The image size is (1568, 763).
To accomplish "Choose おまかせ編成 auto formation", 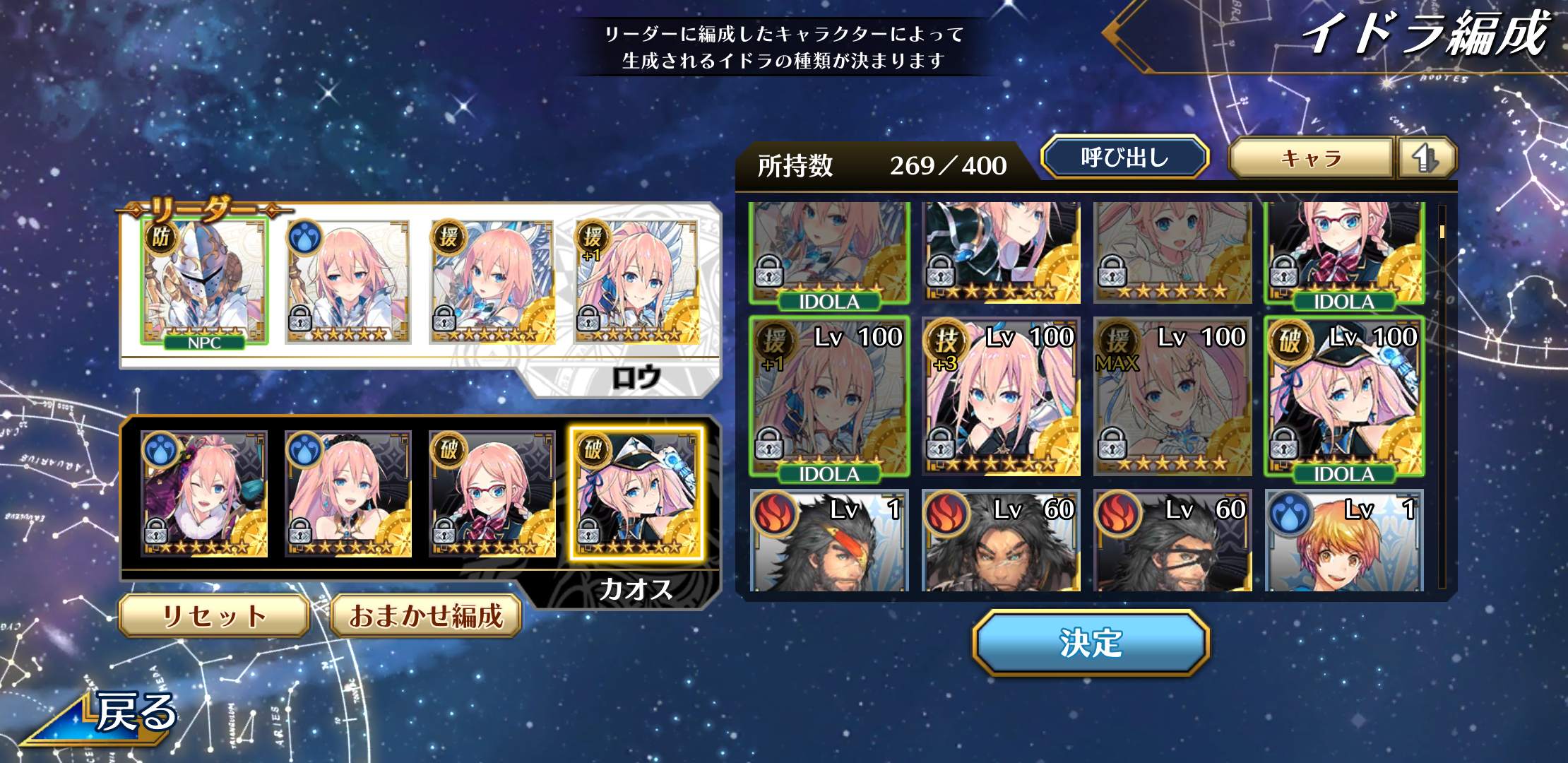I will [426, 616].
